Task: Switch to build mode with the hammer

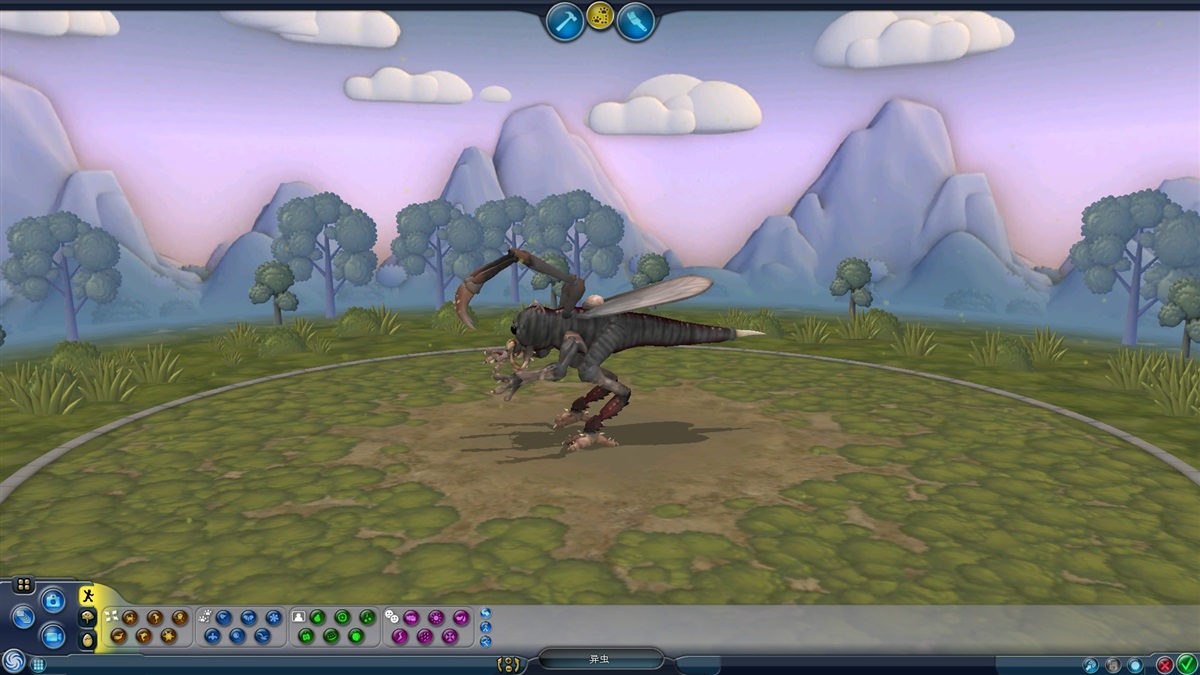Action: [565, 21]
